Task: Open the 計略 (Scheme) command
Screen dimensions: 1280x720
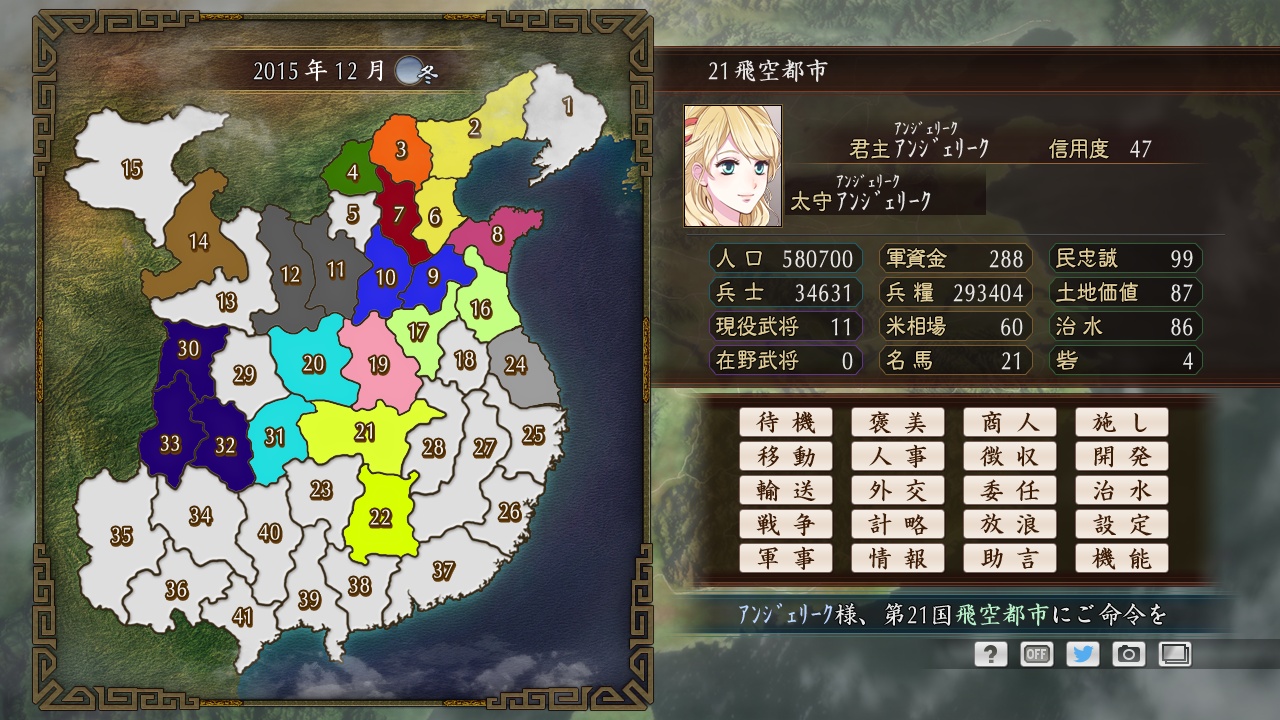Action: pyautogui.click(x=898, y=524)
